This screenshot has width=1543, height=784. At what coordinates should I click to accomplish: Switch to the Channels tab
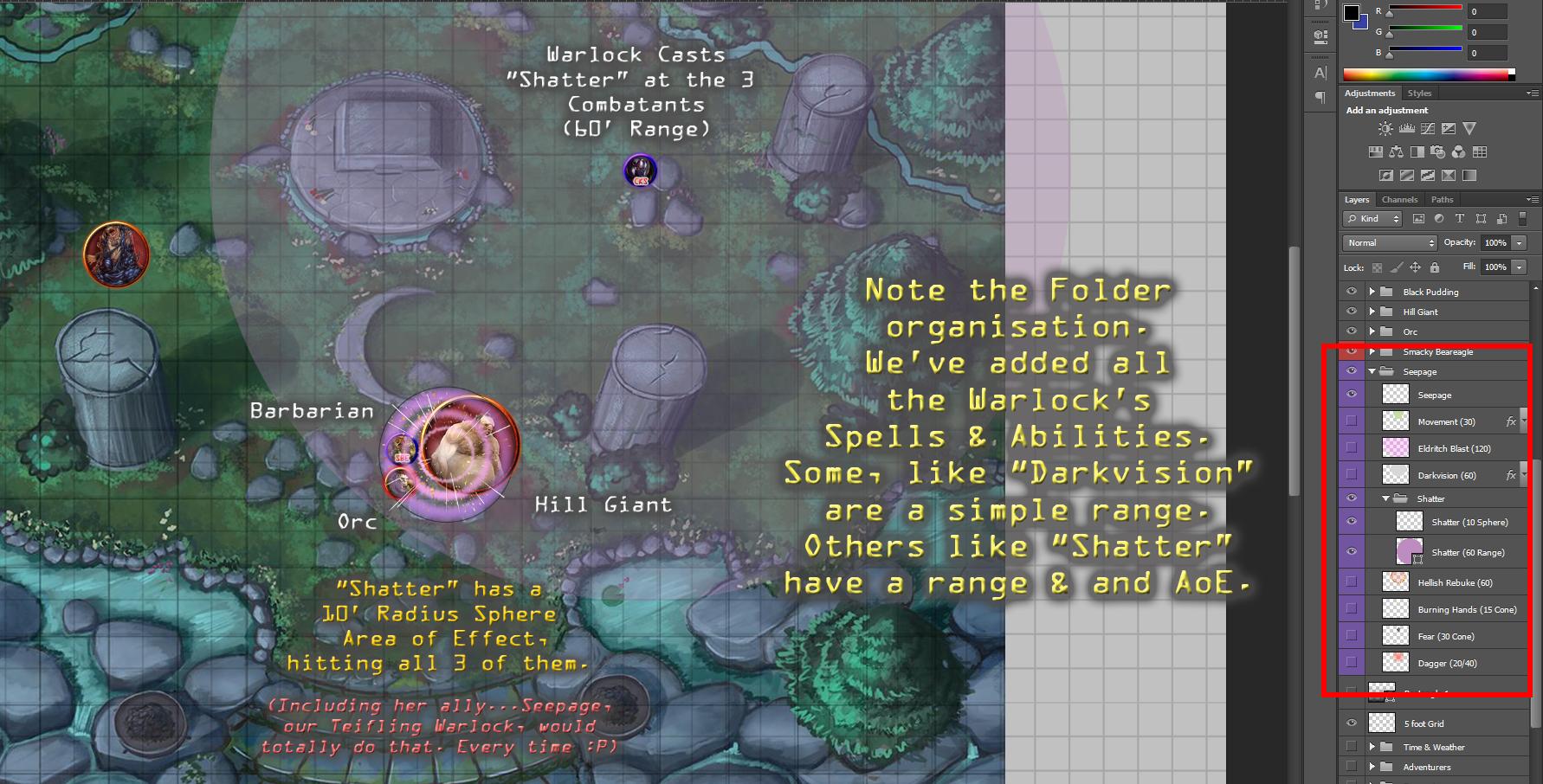click(1399, 200)
